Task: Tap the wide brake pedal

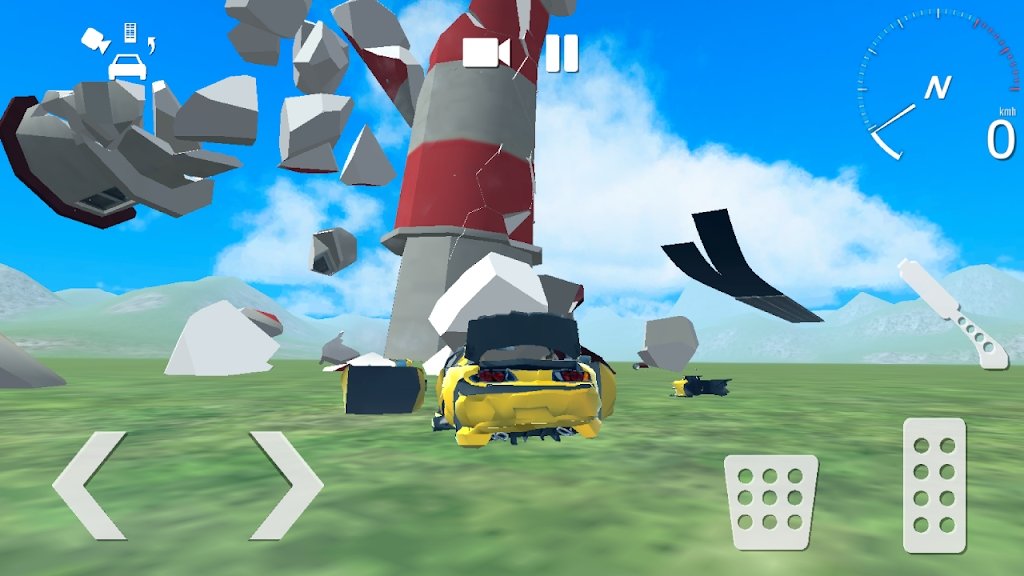Action: click(x=770, y=501)
